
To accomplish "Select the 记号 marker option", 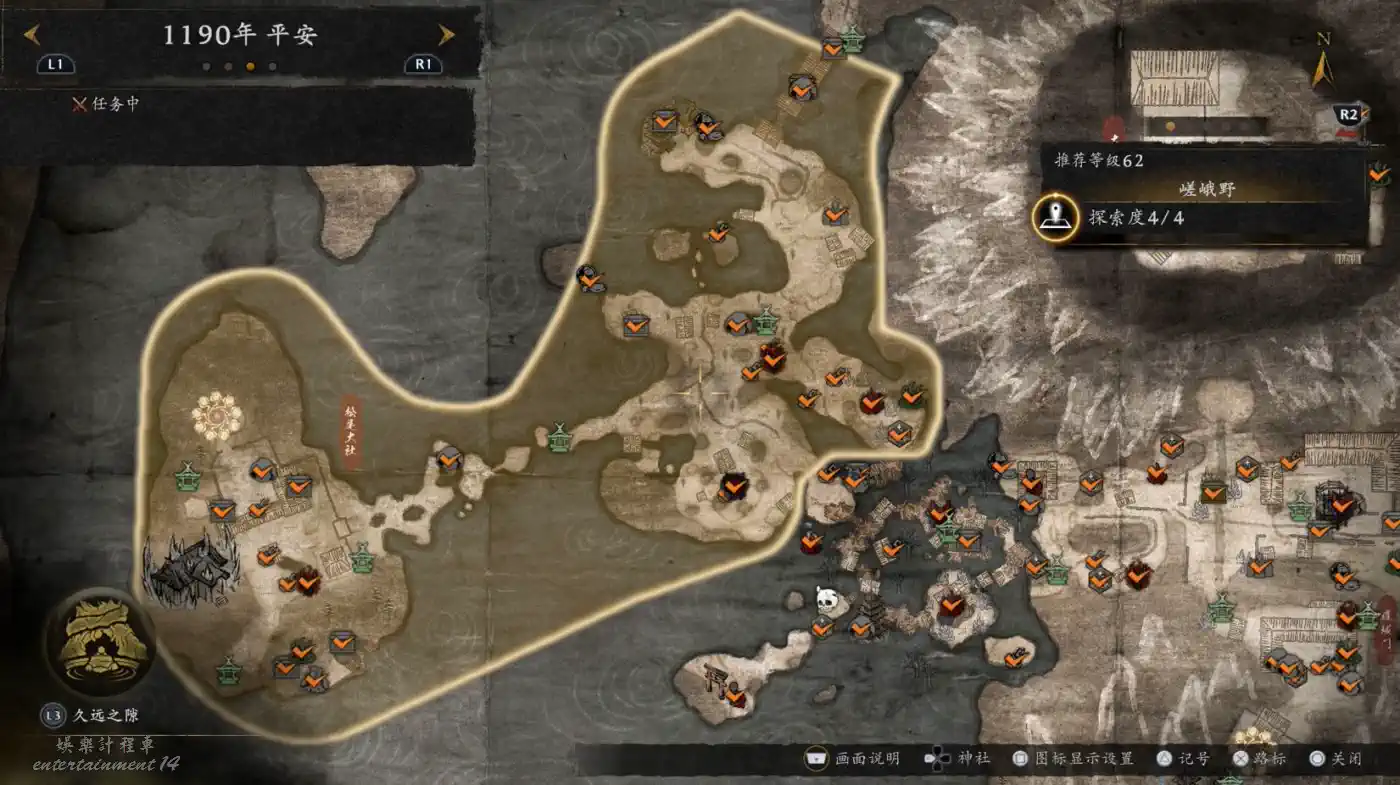I will tap(1185, 758).
